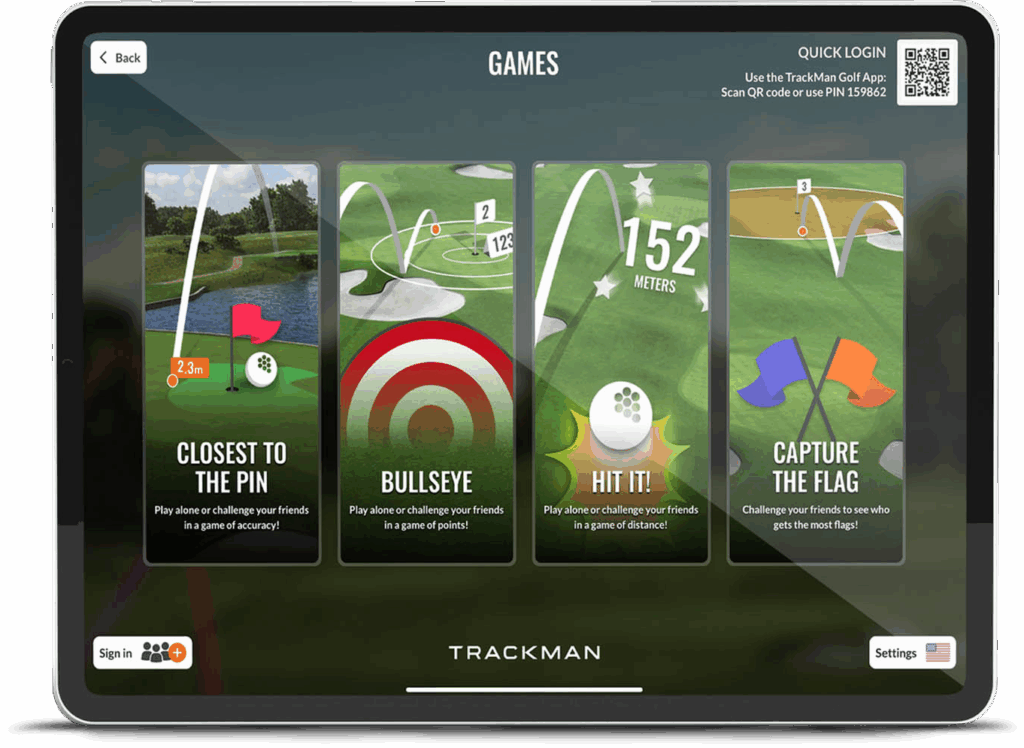Open the Settings menu

[911, 653]
